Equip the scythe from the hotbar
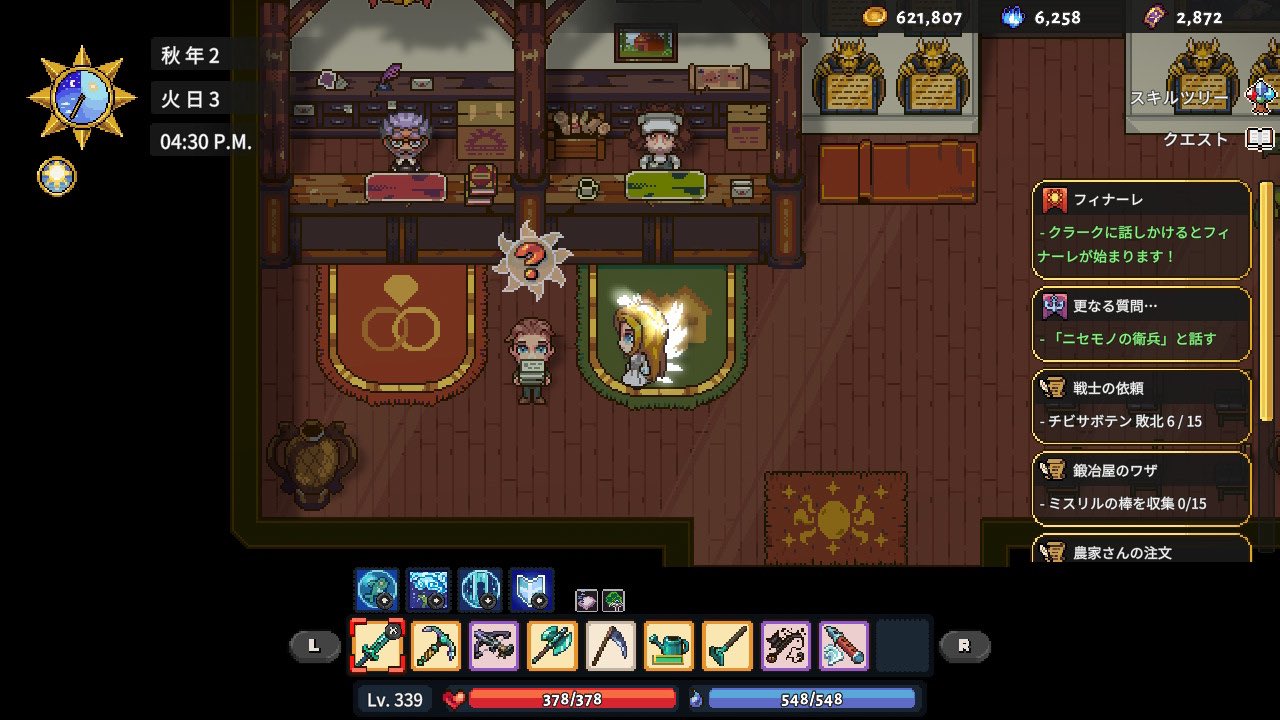Image resolution: width=1280 pixels, height=720 pixels. 611,646
